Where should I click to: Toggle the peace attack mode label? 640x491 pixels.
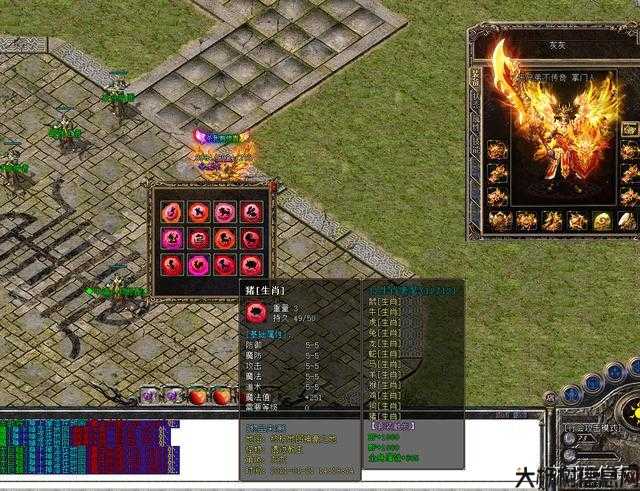pos(590,428)
